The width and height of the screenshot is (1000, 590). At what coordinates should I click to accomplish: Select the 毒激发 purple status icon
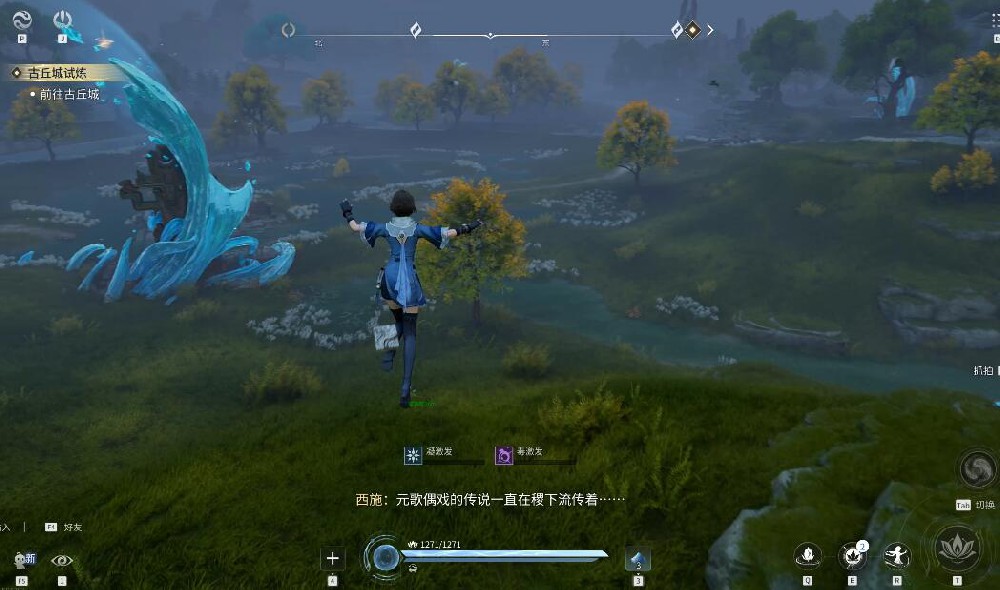tap(505, 456)
